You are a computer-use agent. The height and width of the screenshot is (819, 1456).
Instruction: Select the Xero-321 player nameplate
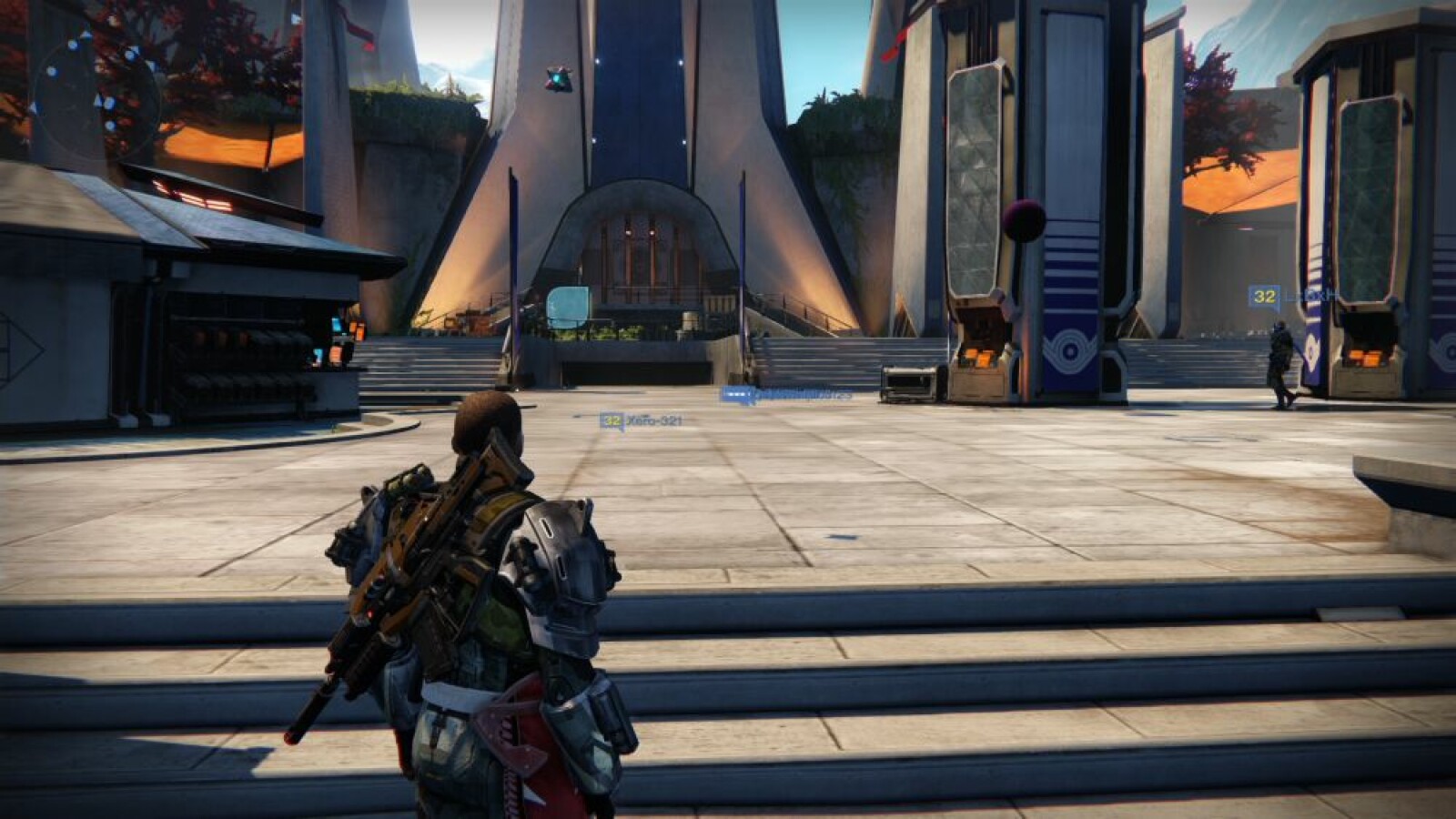coord(642,420)
